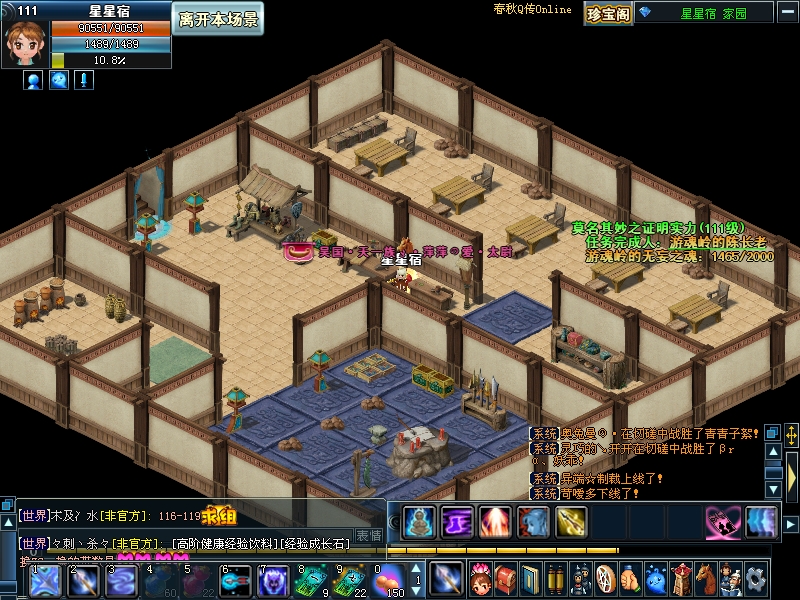Open the red pagoda tower icon
The height and width of the screenshot is (600, 800).
pos(681,579)
